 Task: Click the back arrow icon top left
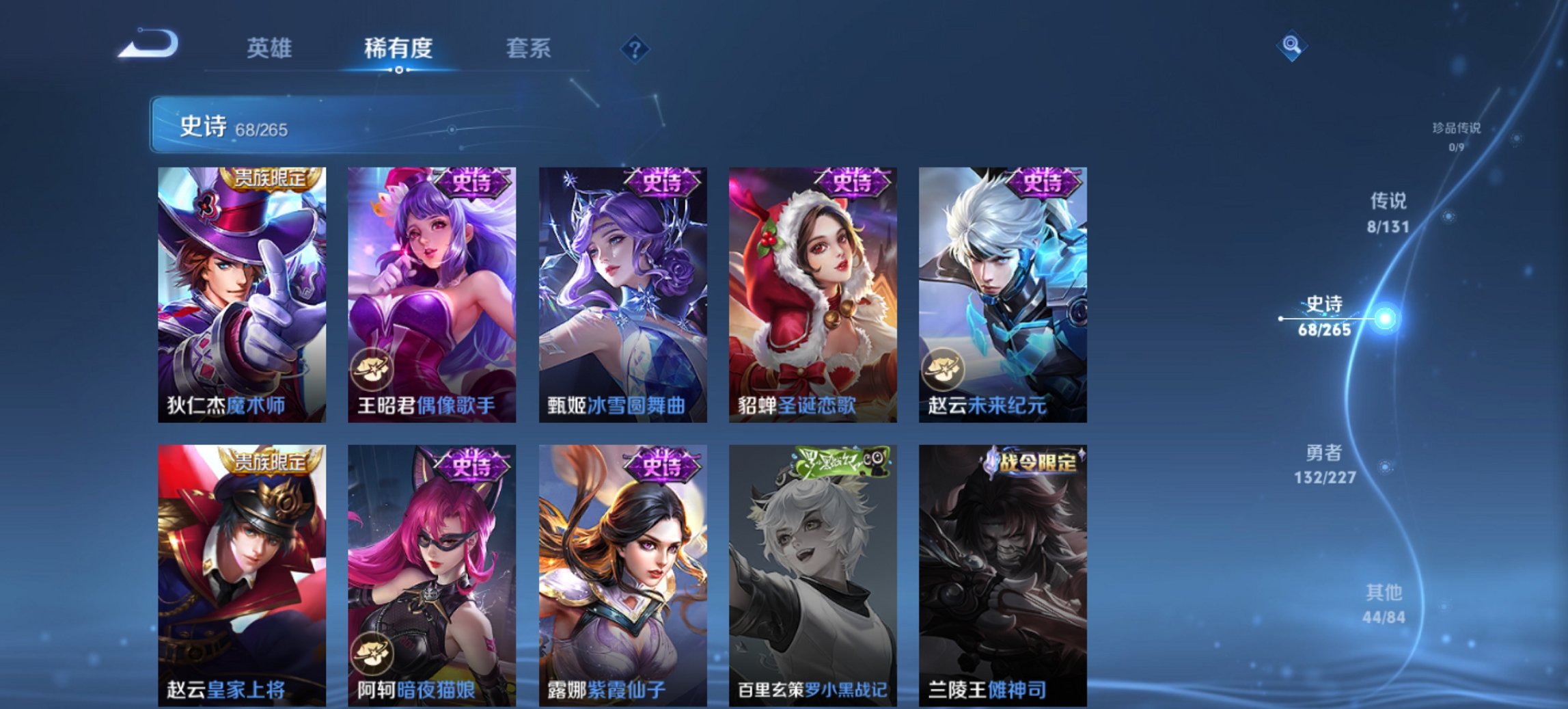tap(146, 42)
